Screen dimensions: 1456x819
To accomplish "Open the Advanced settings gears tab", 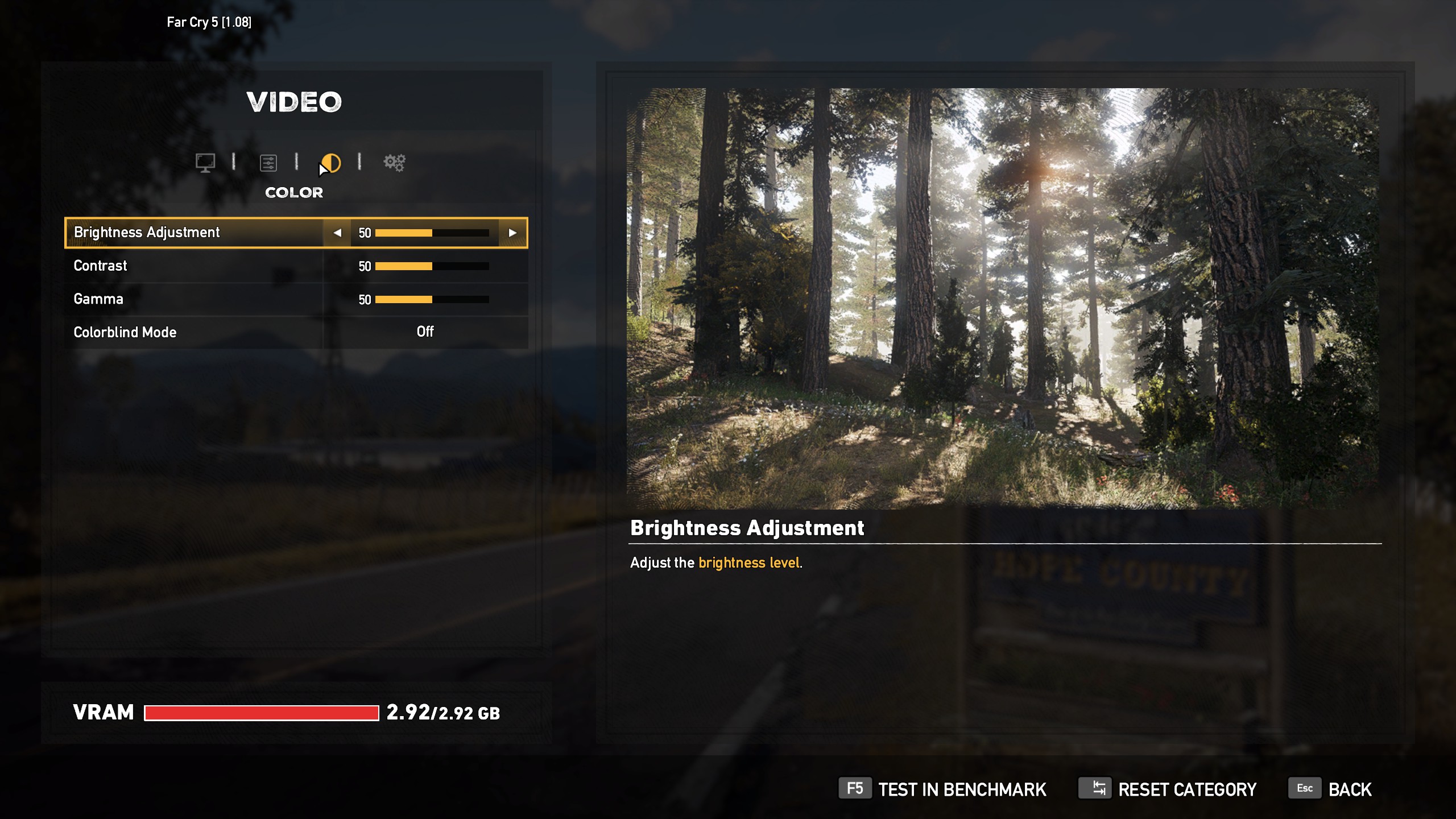I will pos(395,163).
